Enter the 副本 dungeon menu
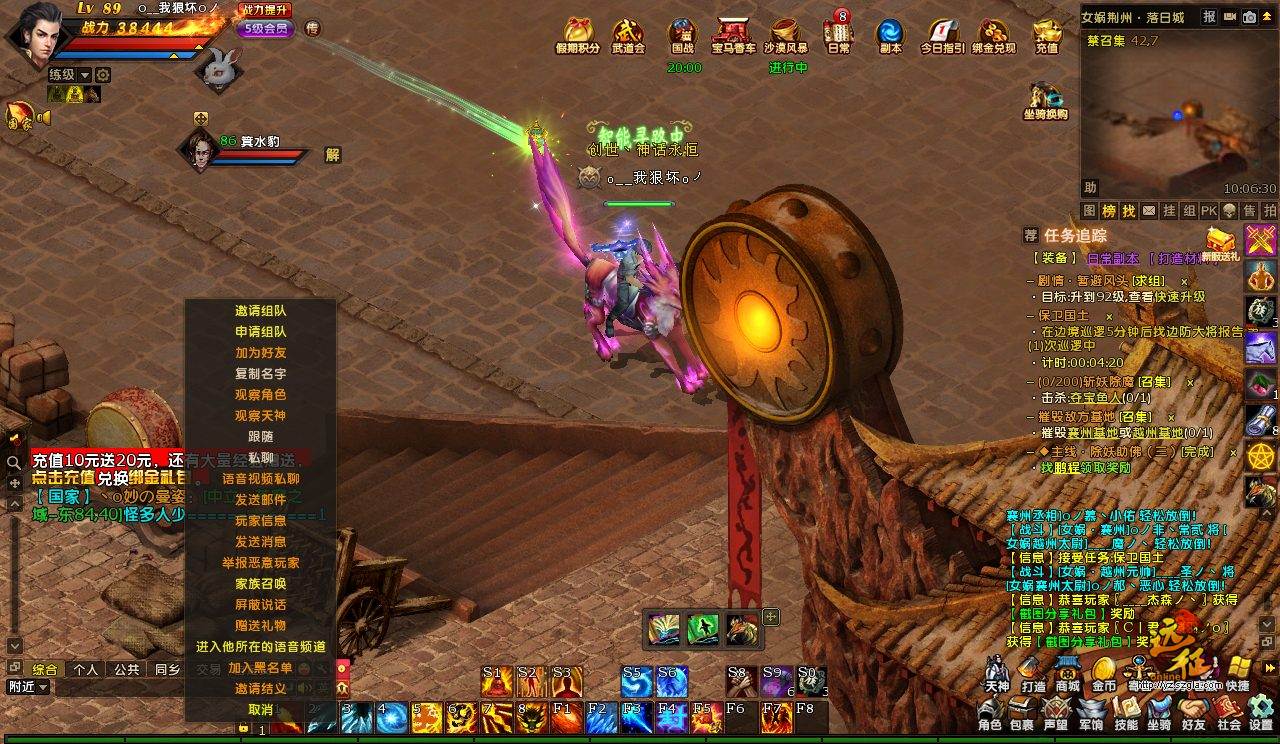Image resolution: width=1280 pixels, height=744 pixels. (x=890, y=36)
